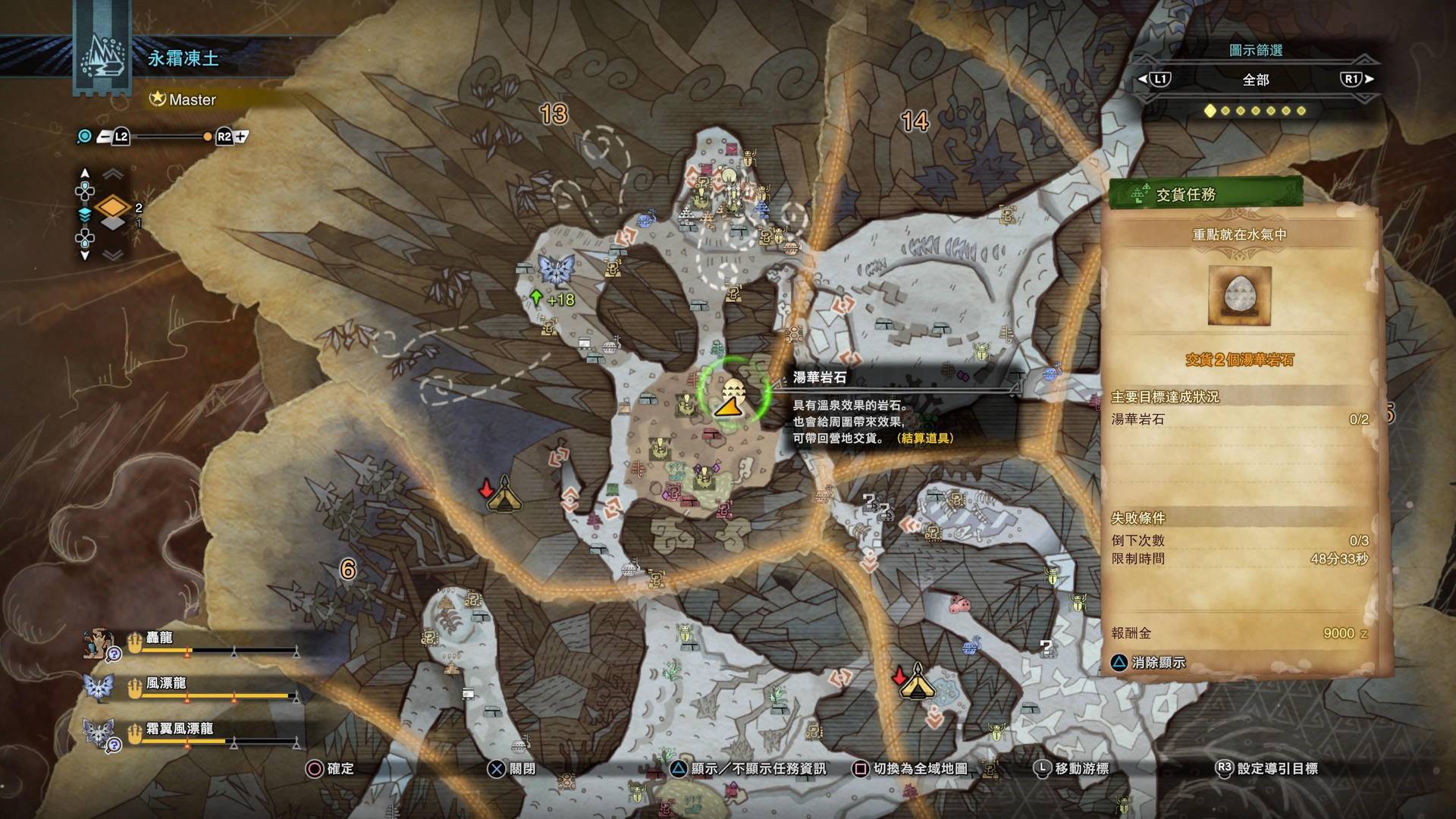Viewport: 1456px width, 819px height.
Task: Click the area 13 number label
Action: click(554, 115)
